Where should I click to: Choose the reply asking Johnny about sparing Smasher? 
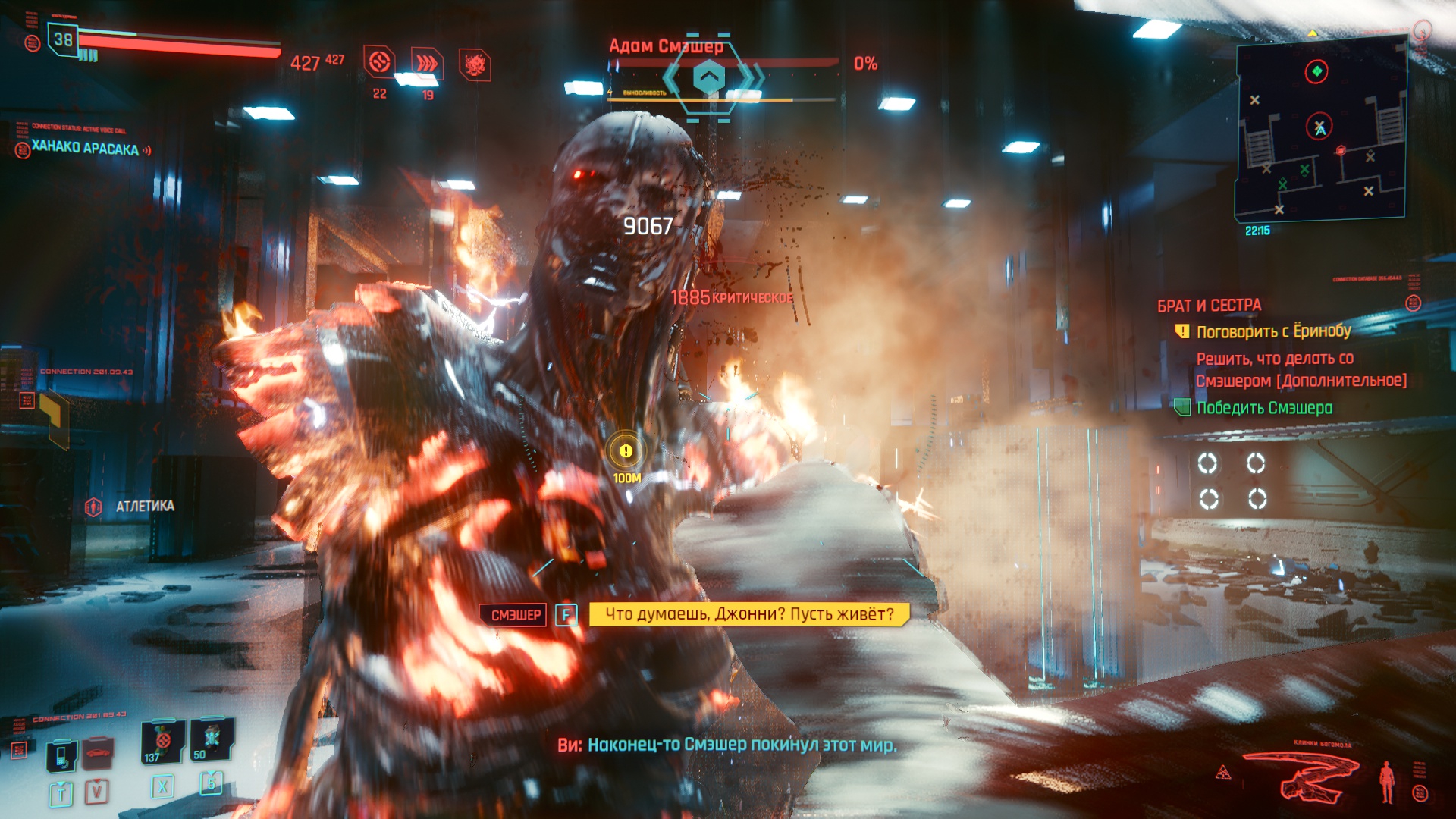coord(748,614)
